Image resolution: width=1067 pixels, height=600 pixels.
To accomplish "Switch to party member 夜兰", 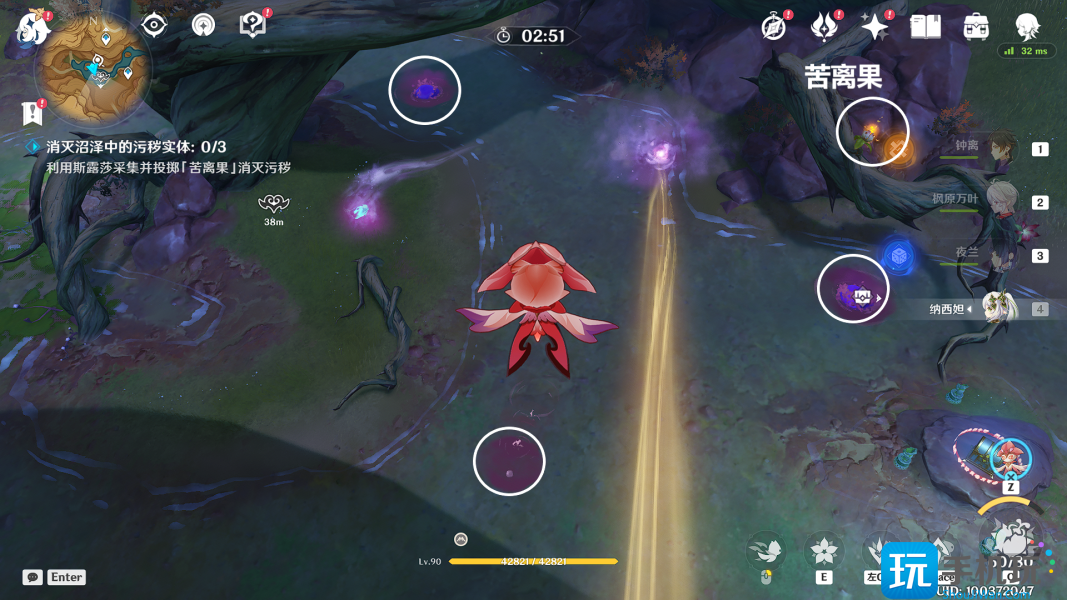I will [1000, 255].
